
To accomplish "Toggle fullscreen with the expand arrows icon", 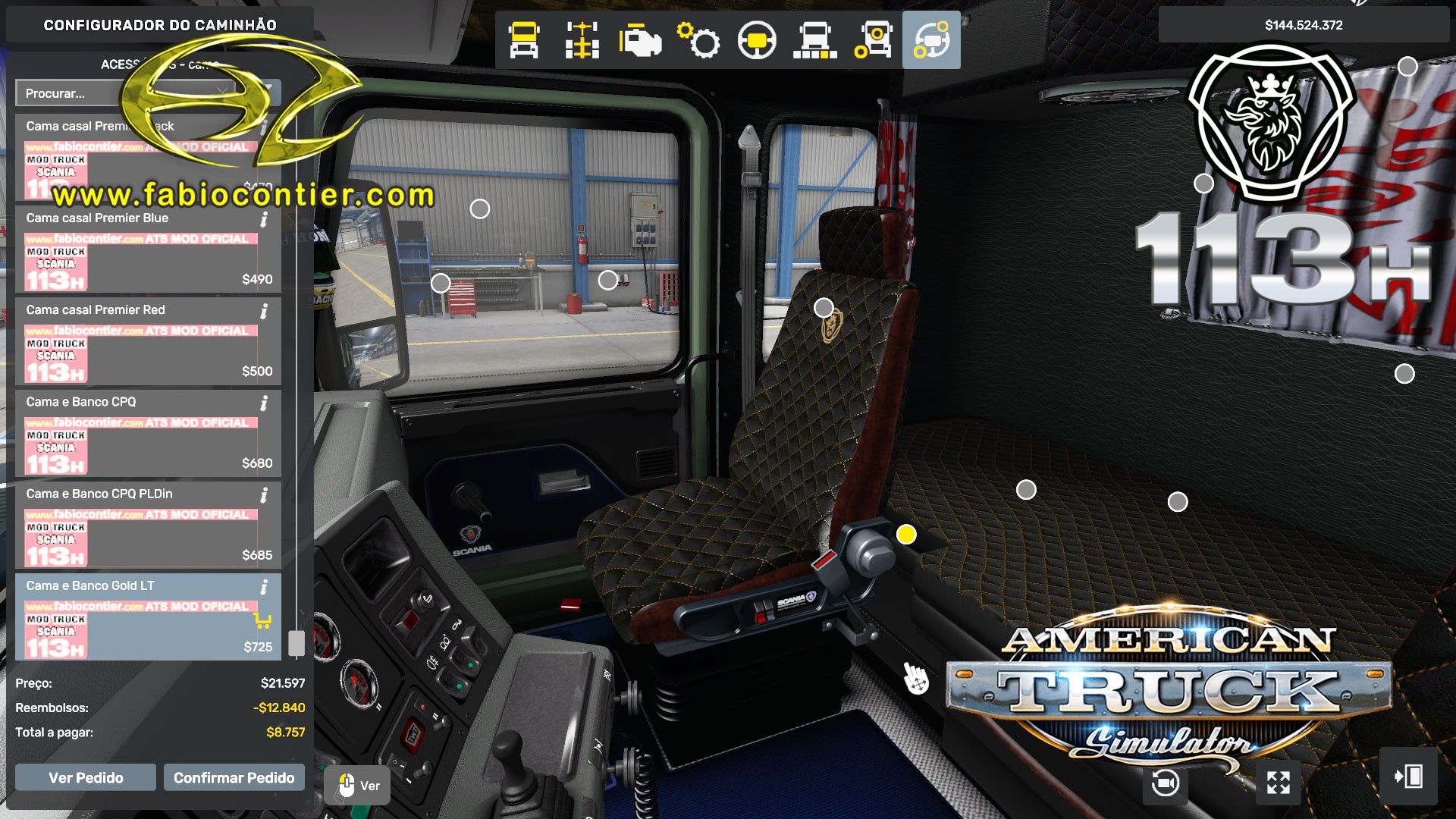I will [1279, 783].
